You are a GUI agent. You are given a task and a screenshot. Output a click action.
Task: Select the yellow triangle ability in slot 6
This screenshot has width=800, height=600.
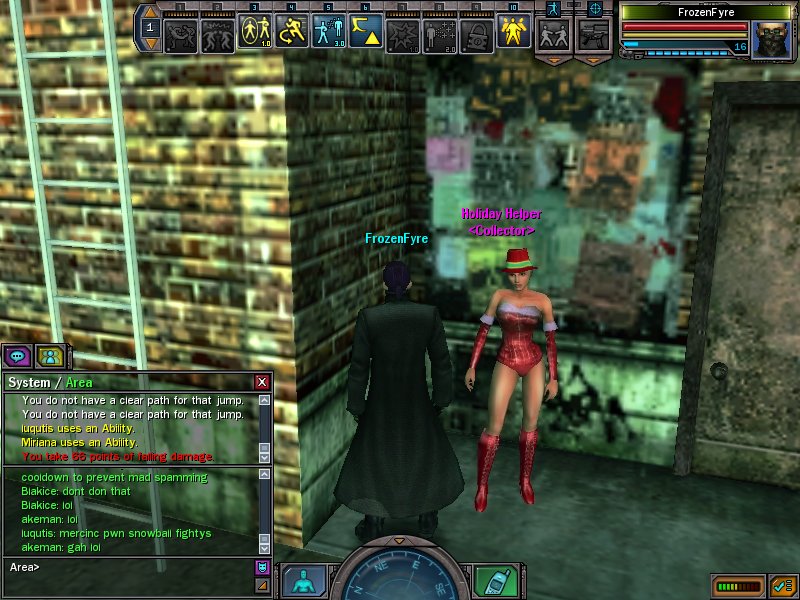pos(366,34)
